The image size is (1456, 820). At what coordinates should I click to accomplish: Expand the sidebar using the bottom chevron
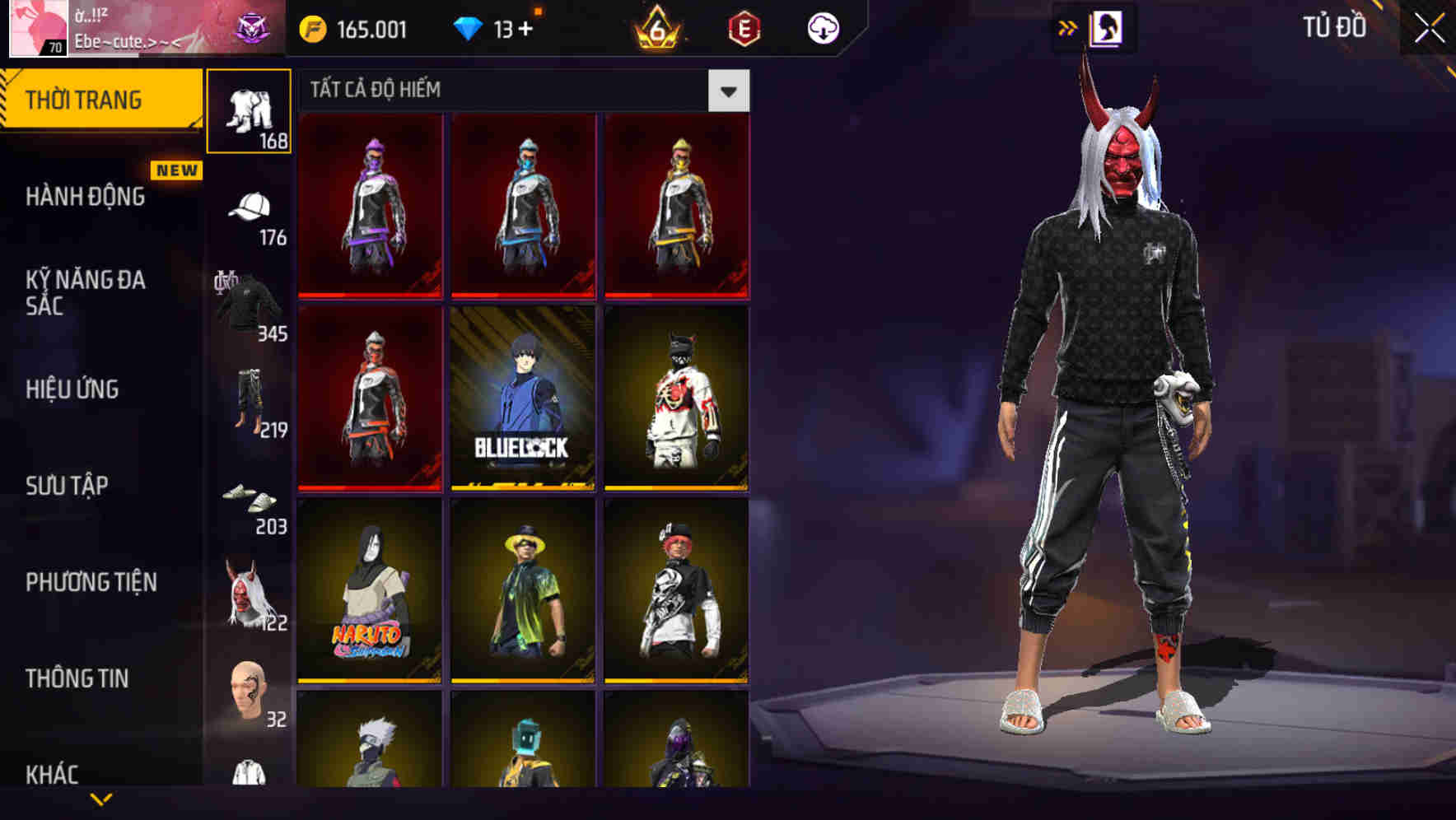coord(99,797)
